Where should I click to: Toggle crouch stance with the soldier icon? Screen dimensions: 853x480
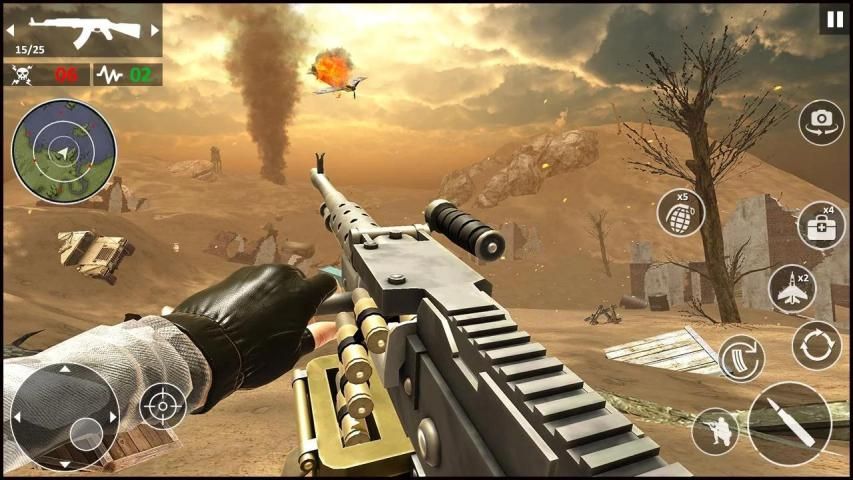[715, 431]
